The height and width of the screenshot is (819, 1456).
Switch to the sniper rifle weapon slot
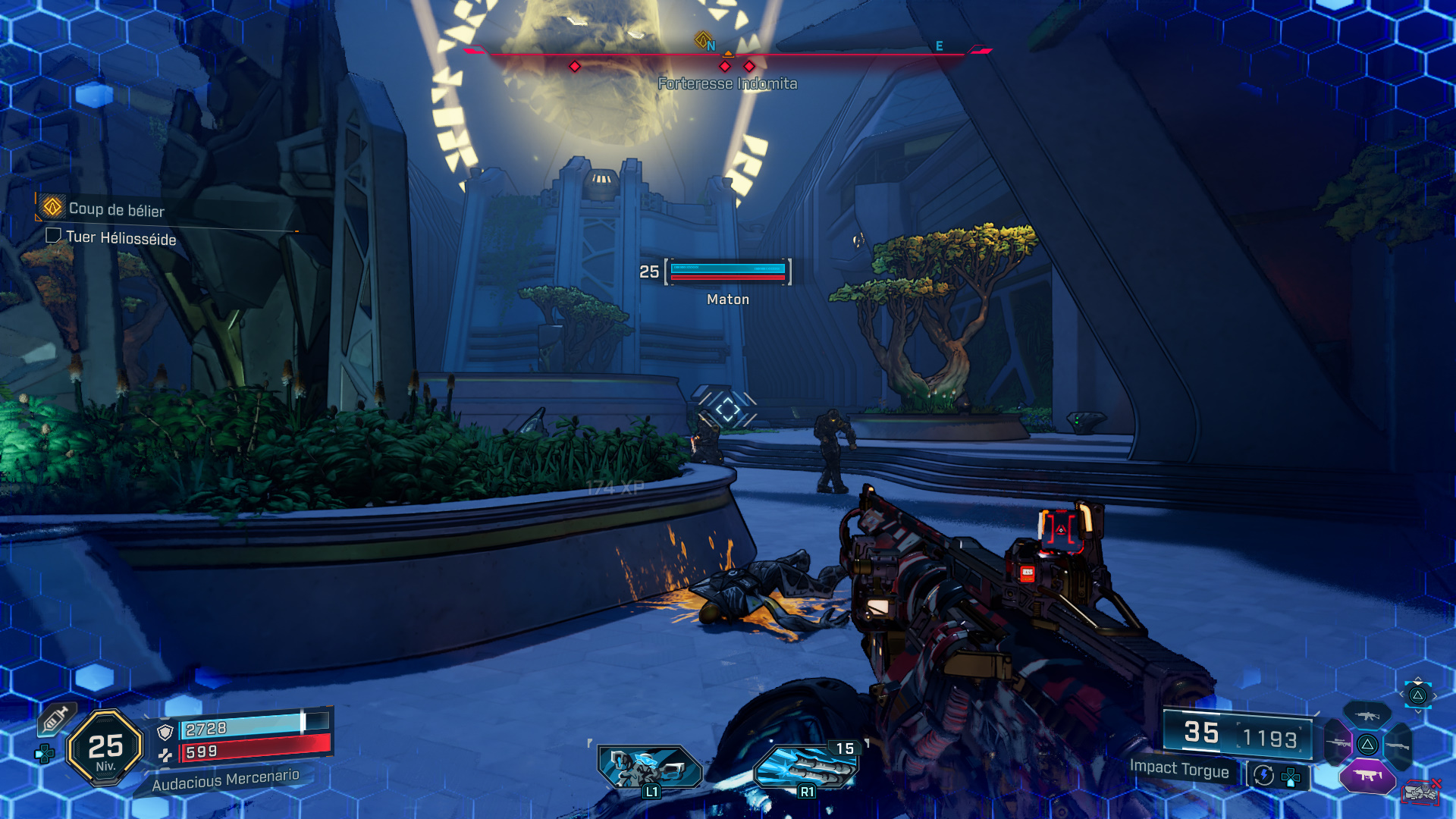pyautogui.click(x=1337, y=743)
